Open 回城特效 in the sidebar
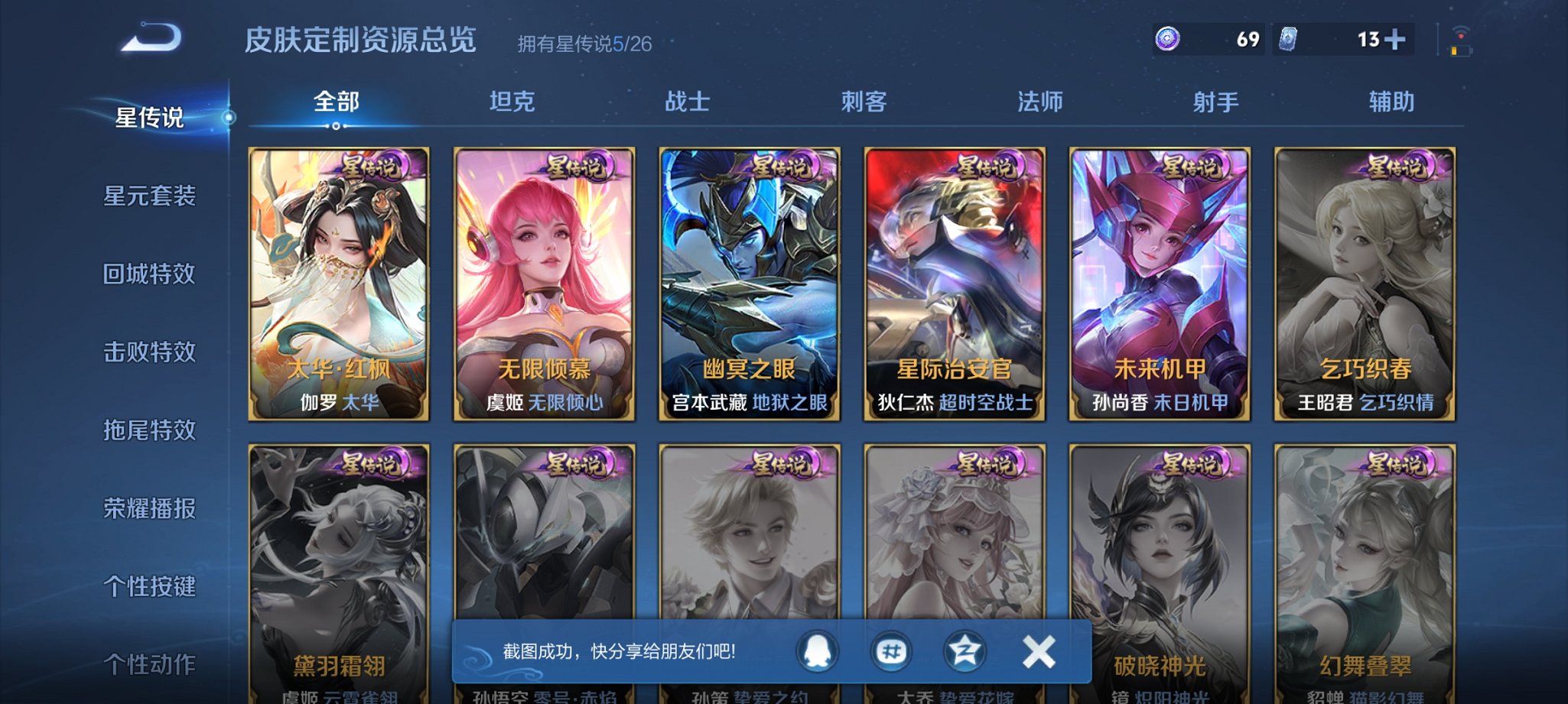This screenshot has height=704, width=1568. coord(150,274)
